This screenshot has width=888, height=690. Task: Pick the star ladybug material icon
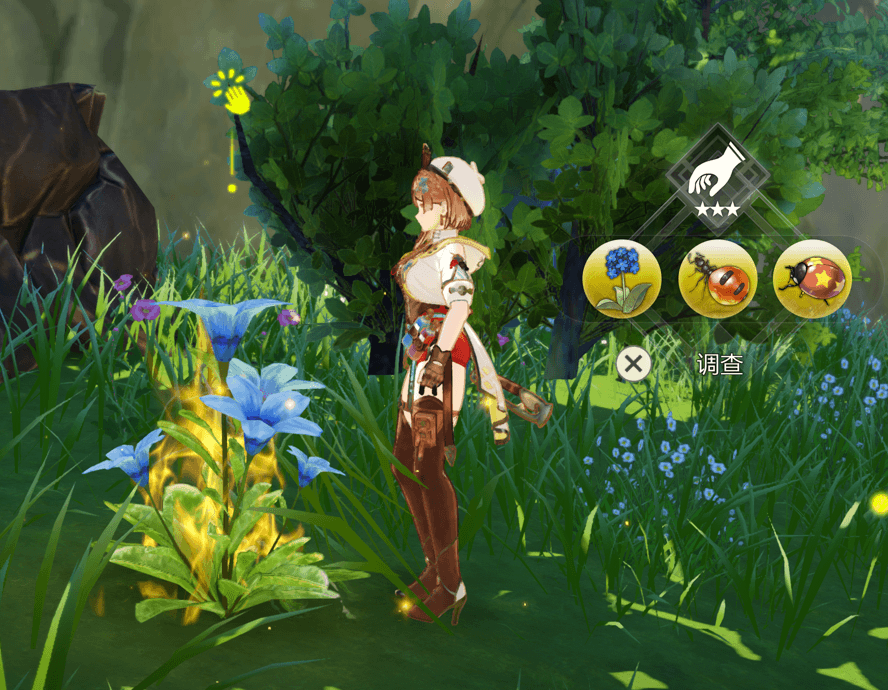pos(812,279)
